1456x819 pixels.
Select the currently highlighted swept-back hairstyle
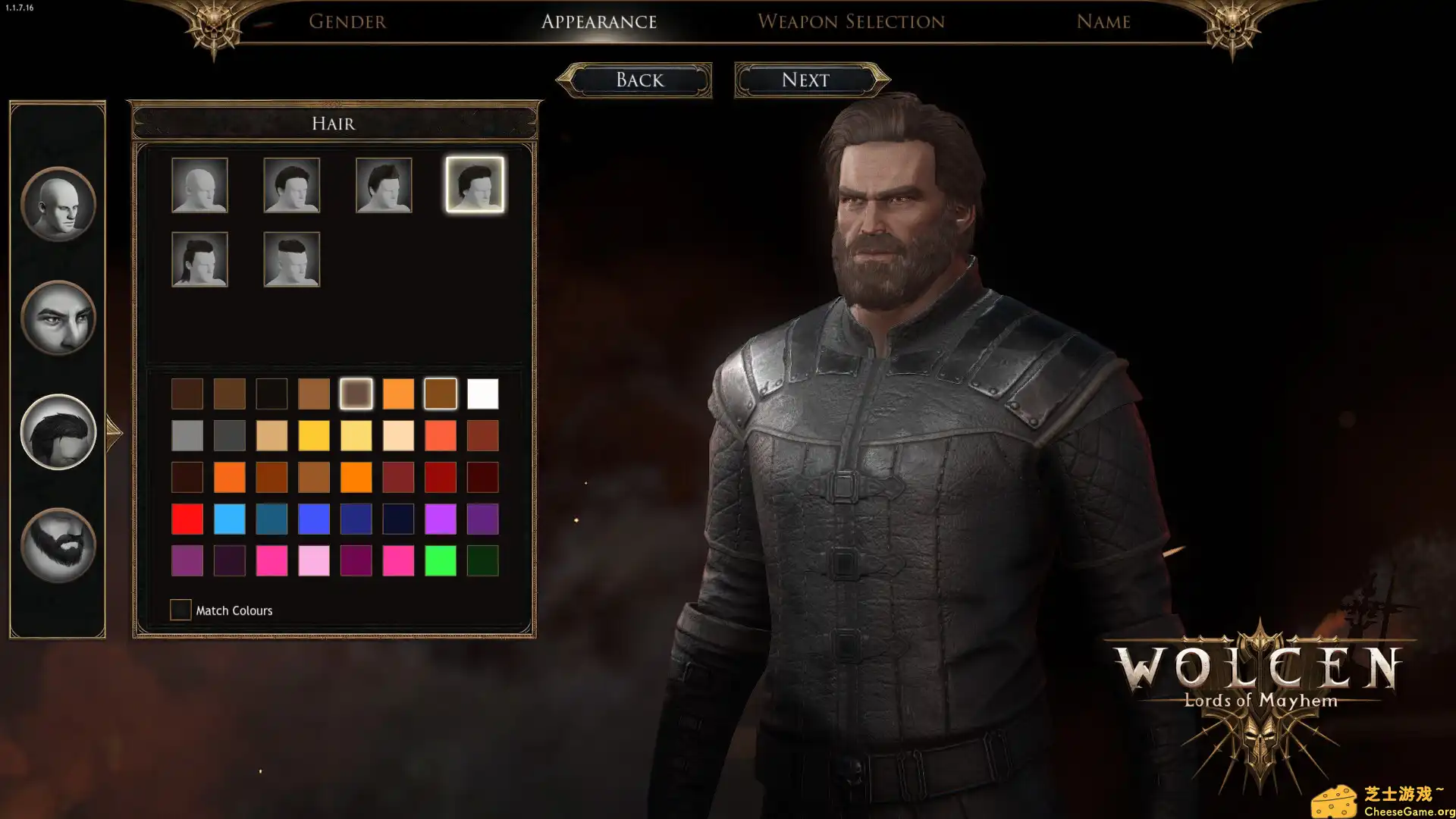point(475,184)
